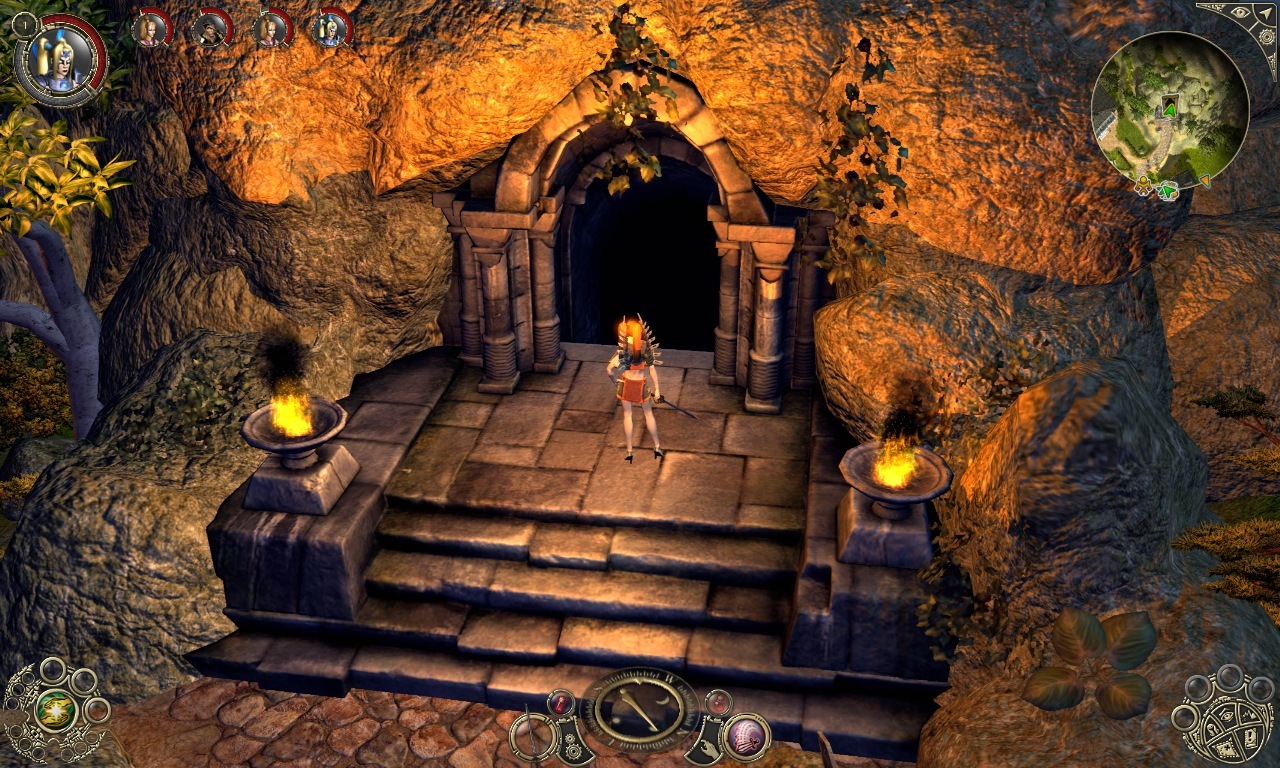1280x768 pixels.
Task: Select the red item slot above gears
Action: click(x=562, y=703)
